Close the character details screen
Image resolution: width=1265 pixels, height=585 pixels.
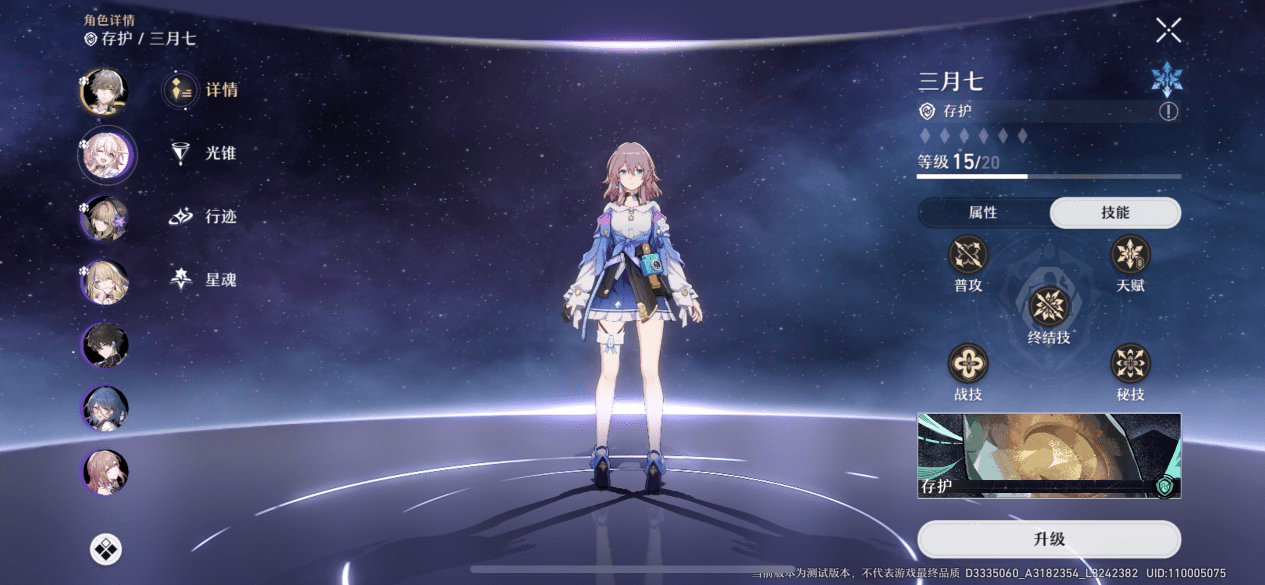pyautogui.click(x=1168, y=31)
